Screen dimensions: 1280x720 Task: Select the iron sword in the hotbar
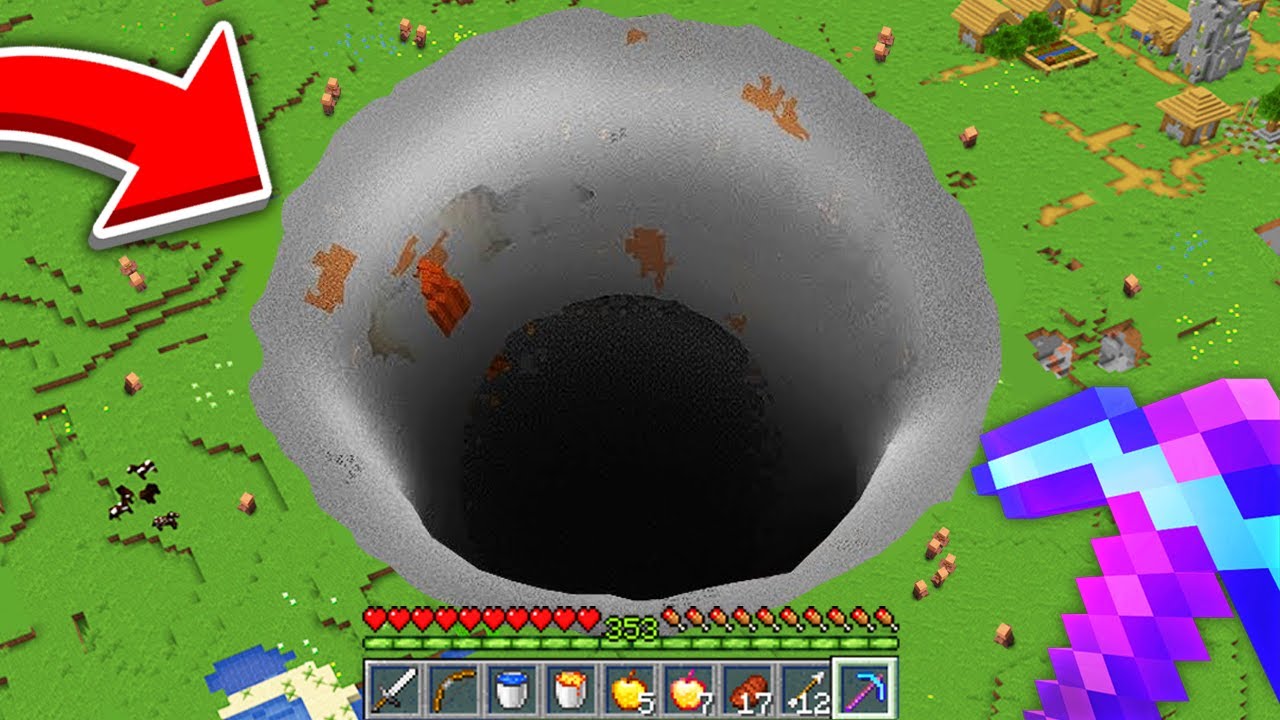[397, 688]
